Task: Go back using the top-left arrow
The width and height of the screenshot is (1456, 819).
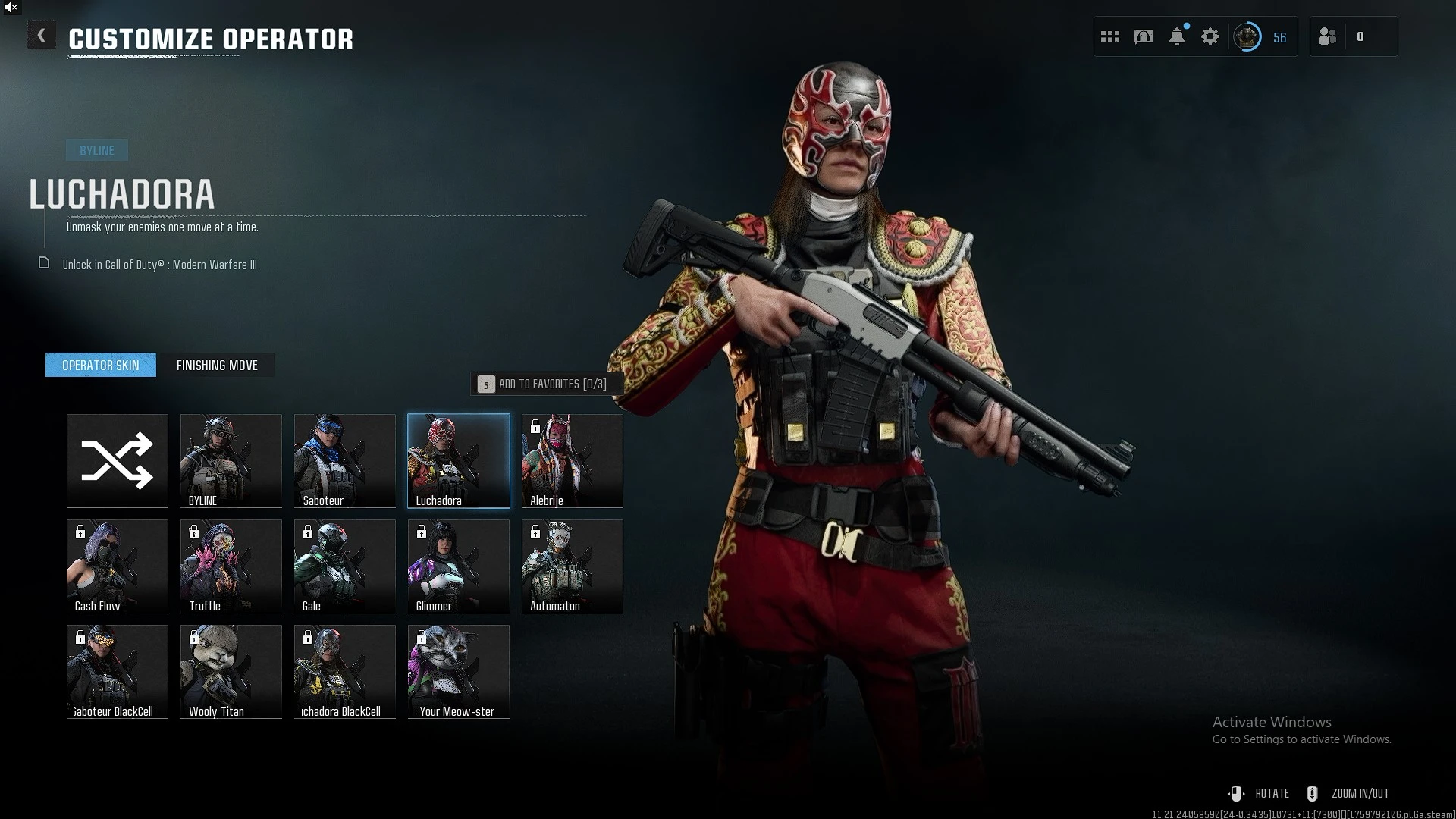Action: pos(42,36)
